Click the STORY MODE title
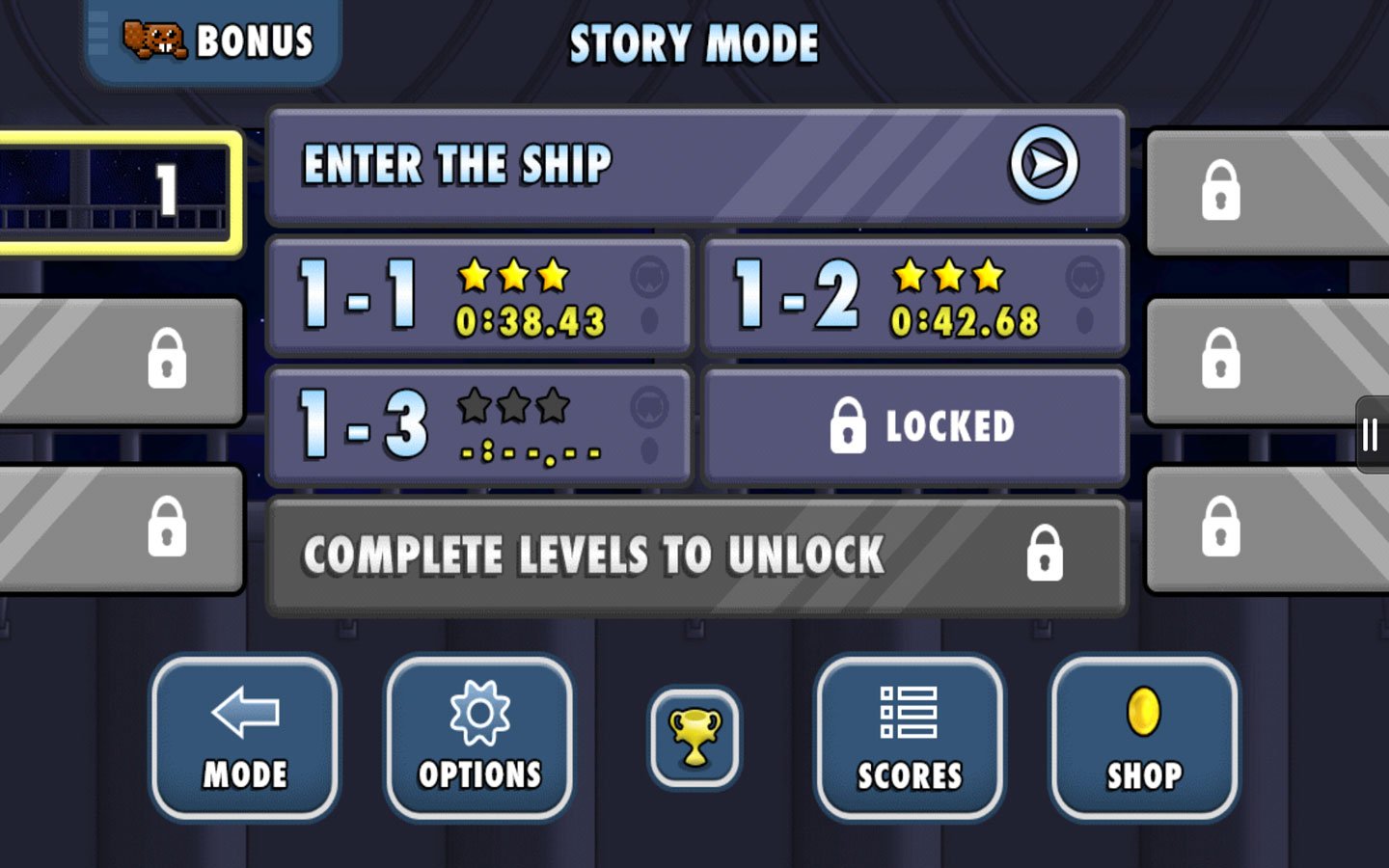1389x868 pixels. (x=694, y=42)
